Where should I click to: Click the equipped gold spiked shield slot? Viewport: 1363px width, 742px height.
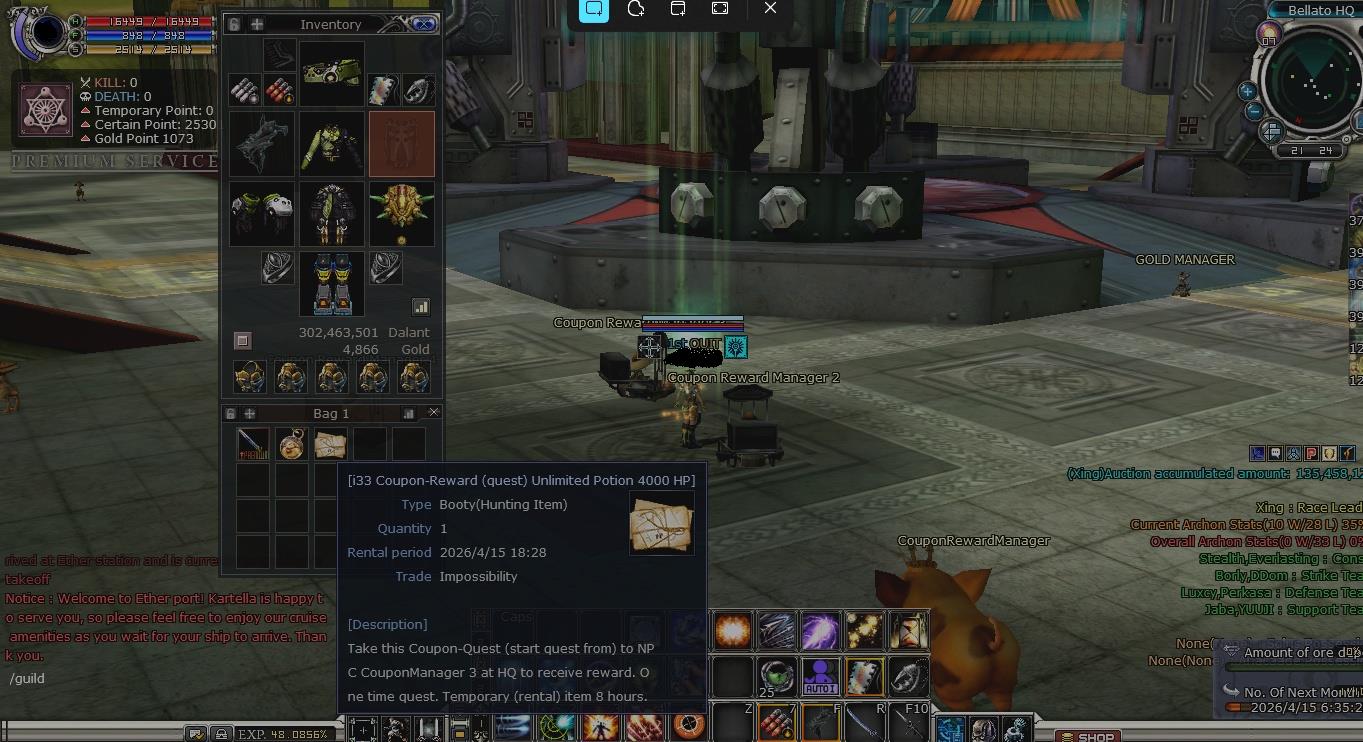[x=402, y=213]
